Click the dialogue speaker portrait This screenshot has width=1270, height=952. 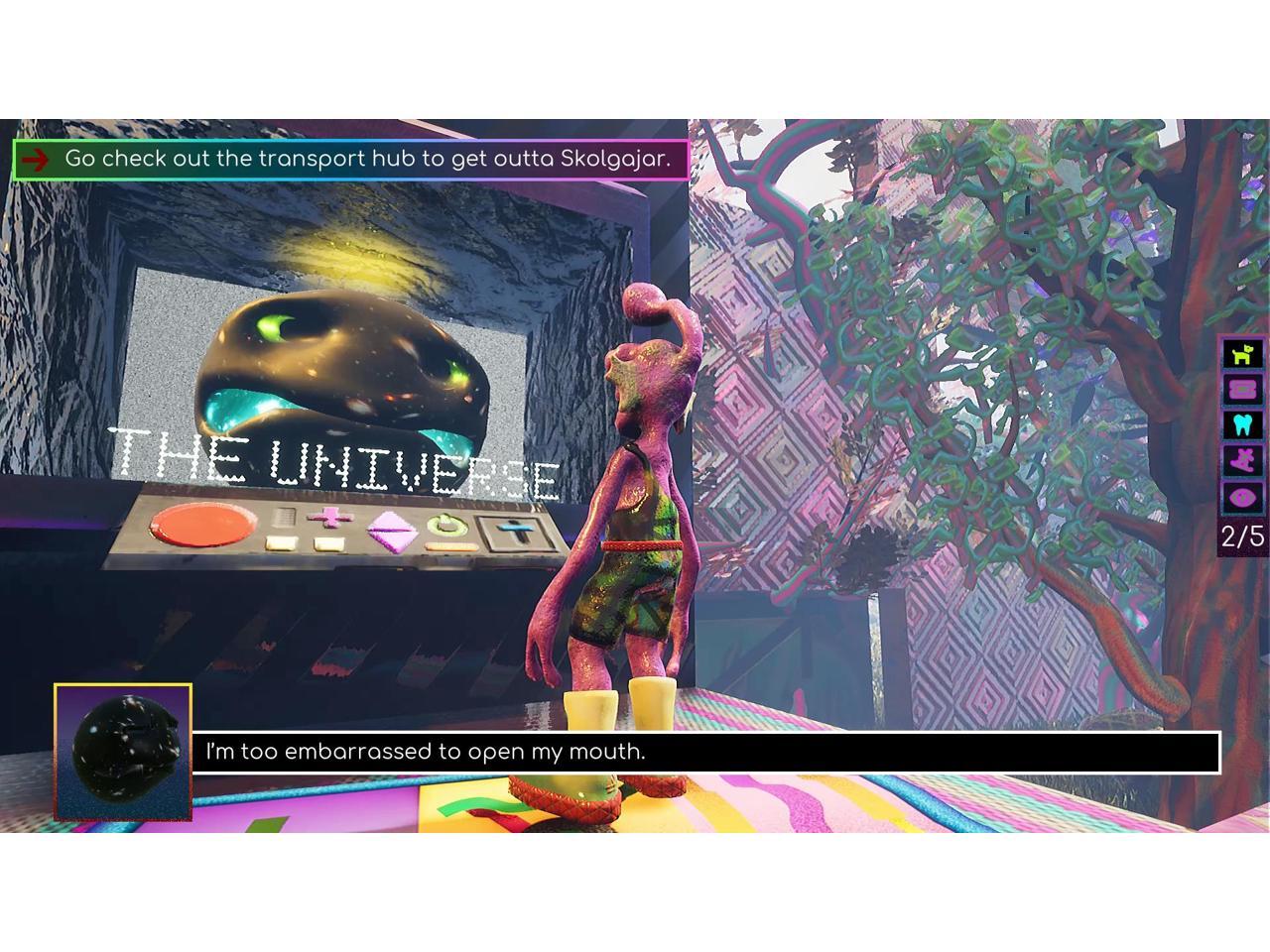pyautogui.click(x=123, y=752)
